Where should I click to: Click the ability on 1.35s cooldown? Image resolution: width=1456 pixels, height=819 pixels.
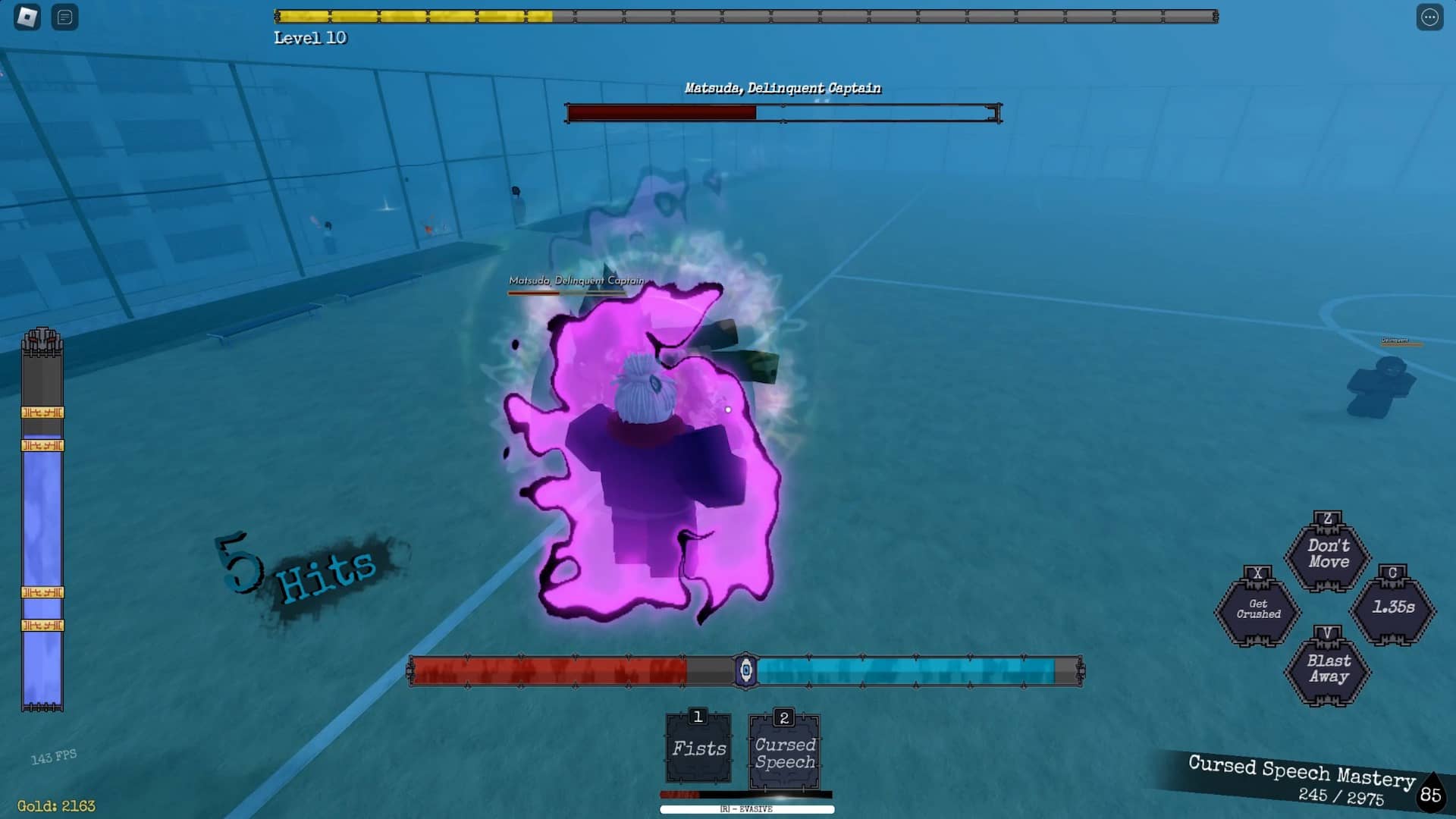click(x=1393, y=607)
